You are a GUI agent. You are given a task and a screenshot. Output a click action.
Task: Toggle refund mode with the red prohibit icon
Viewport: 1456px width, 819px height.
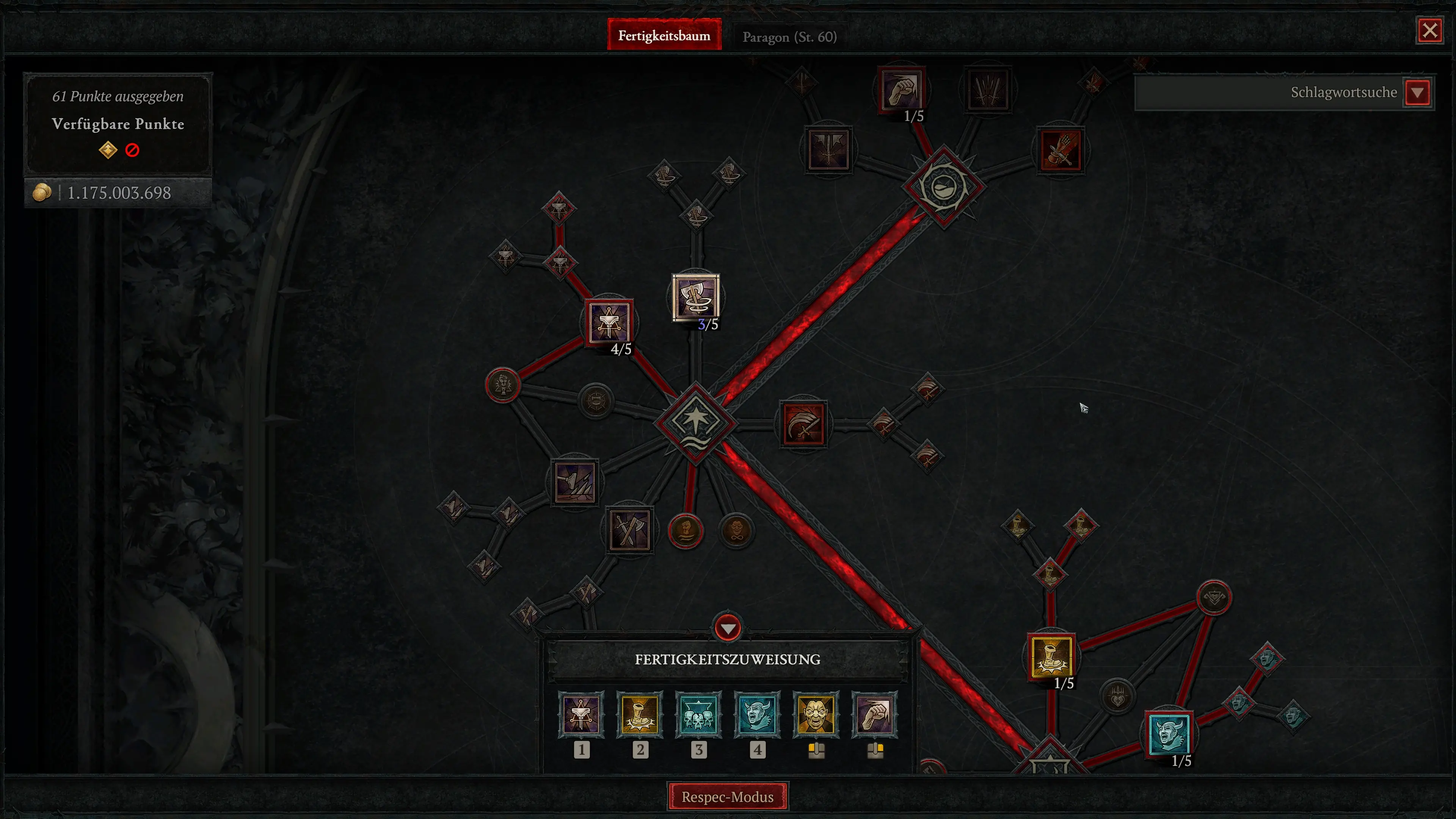(x=132, y=149)
